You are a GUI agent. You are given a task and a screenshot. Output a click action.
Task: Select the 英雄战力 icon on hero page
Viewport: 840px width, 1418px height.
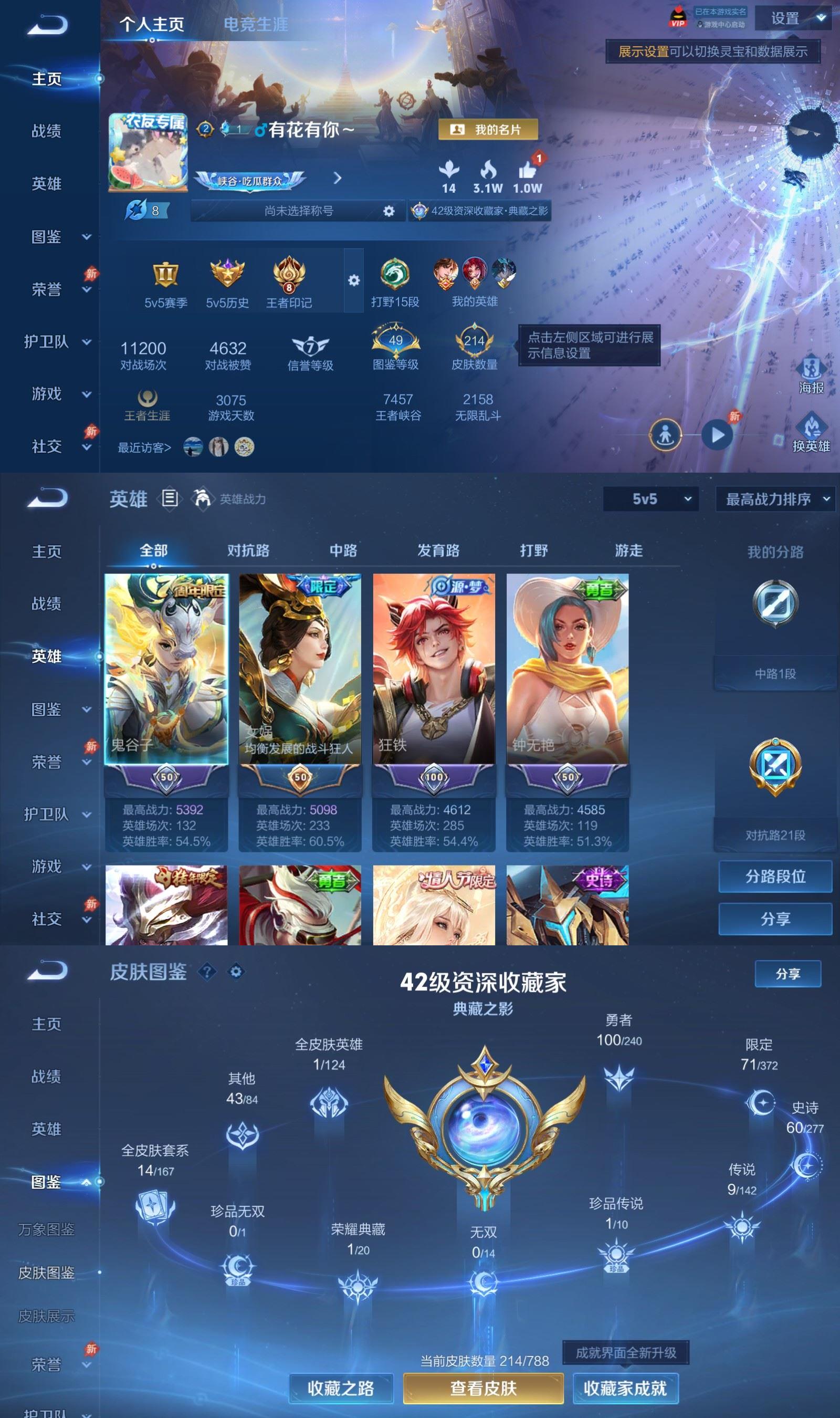point(201,498)
